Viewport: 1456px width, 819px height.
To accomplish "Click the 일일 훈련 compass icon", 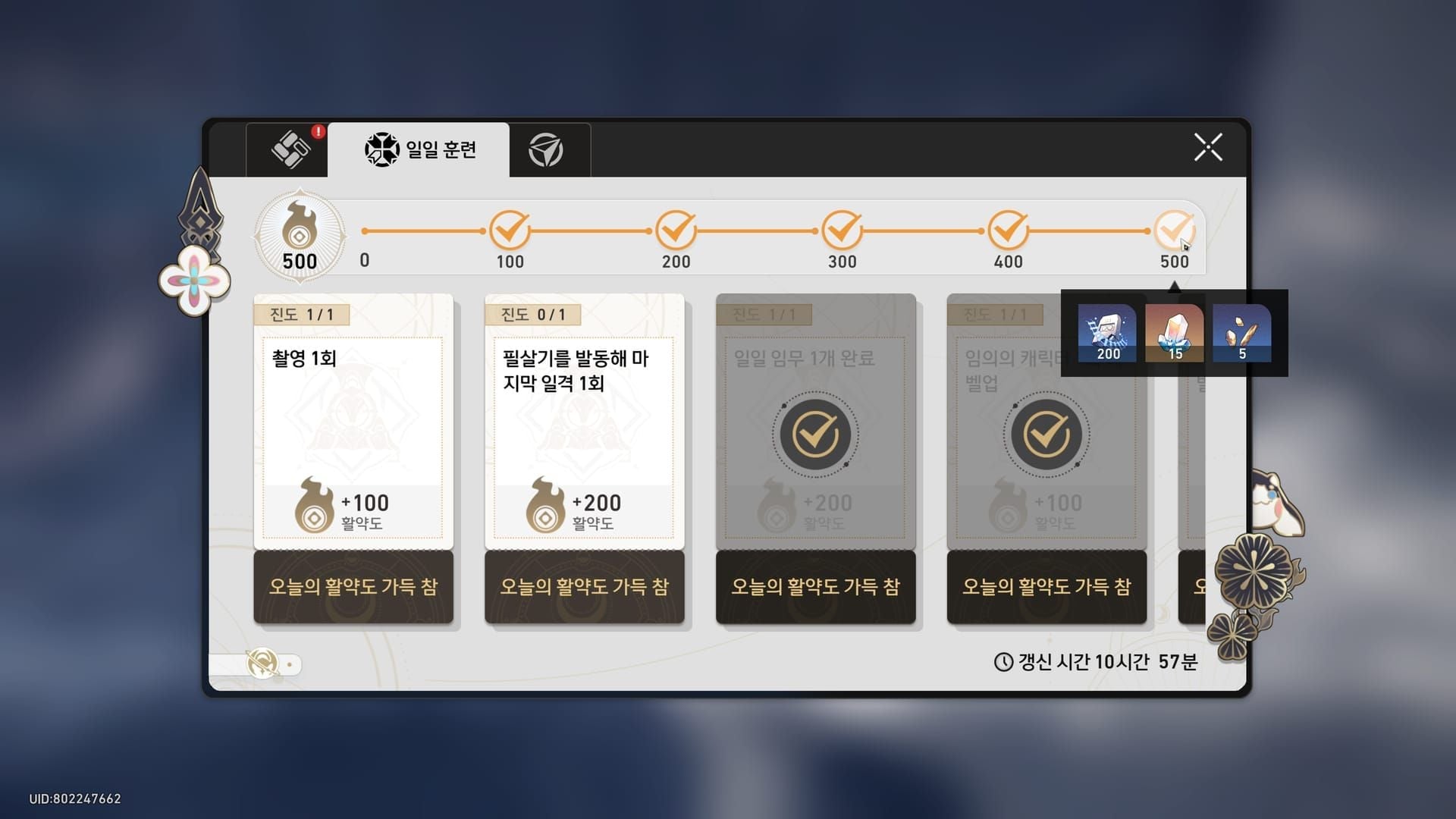I will [x=381, y=149].
